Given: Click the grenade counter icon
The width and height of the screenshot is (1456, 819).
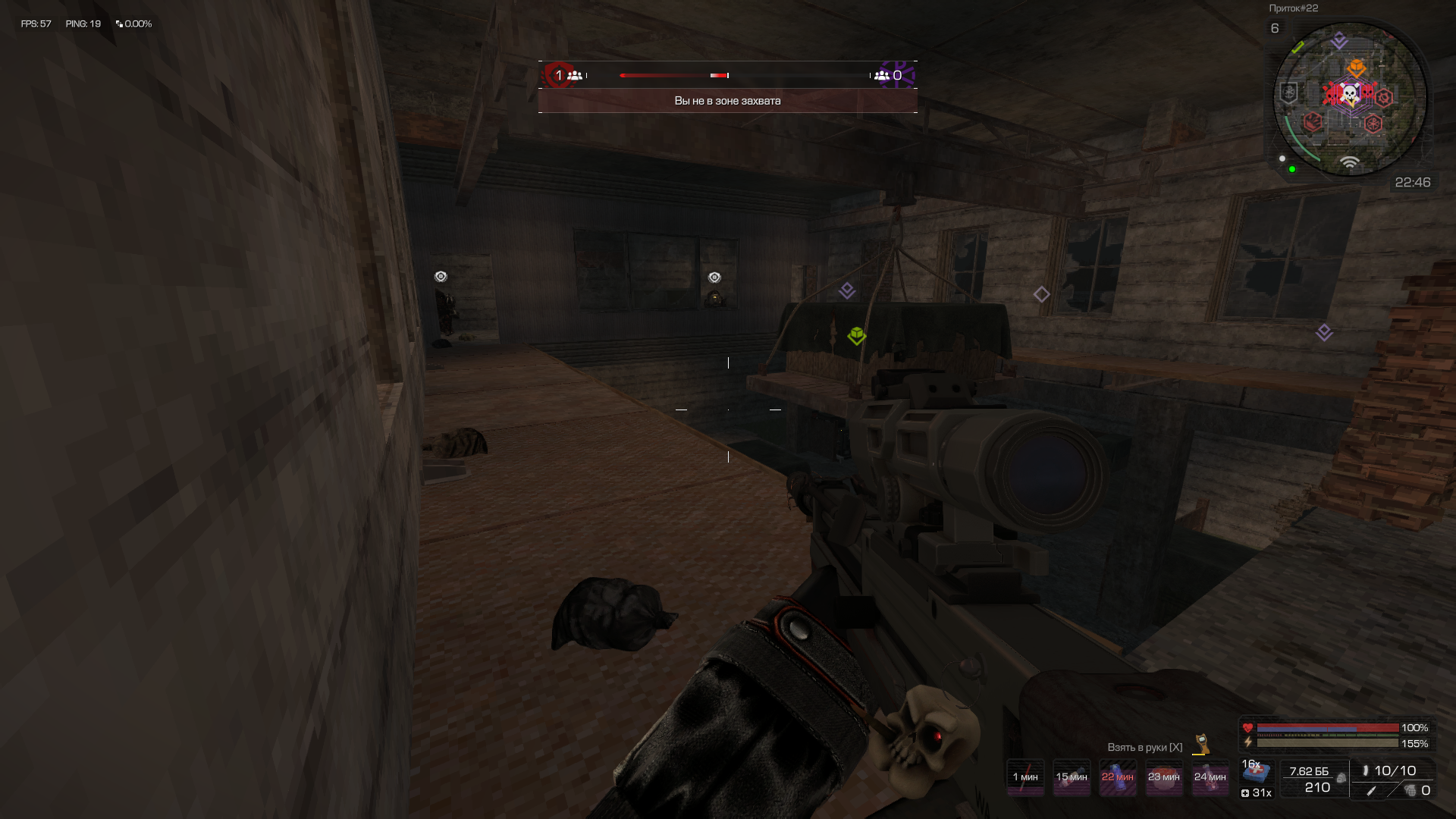Looking at the screenshot, I should [x=1410, y=791].
